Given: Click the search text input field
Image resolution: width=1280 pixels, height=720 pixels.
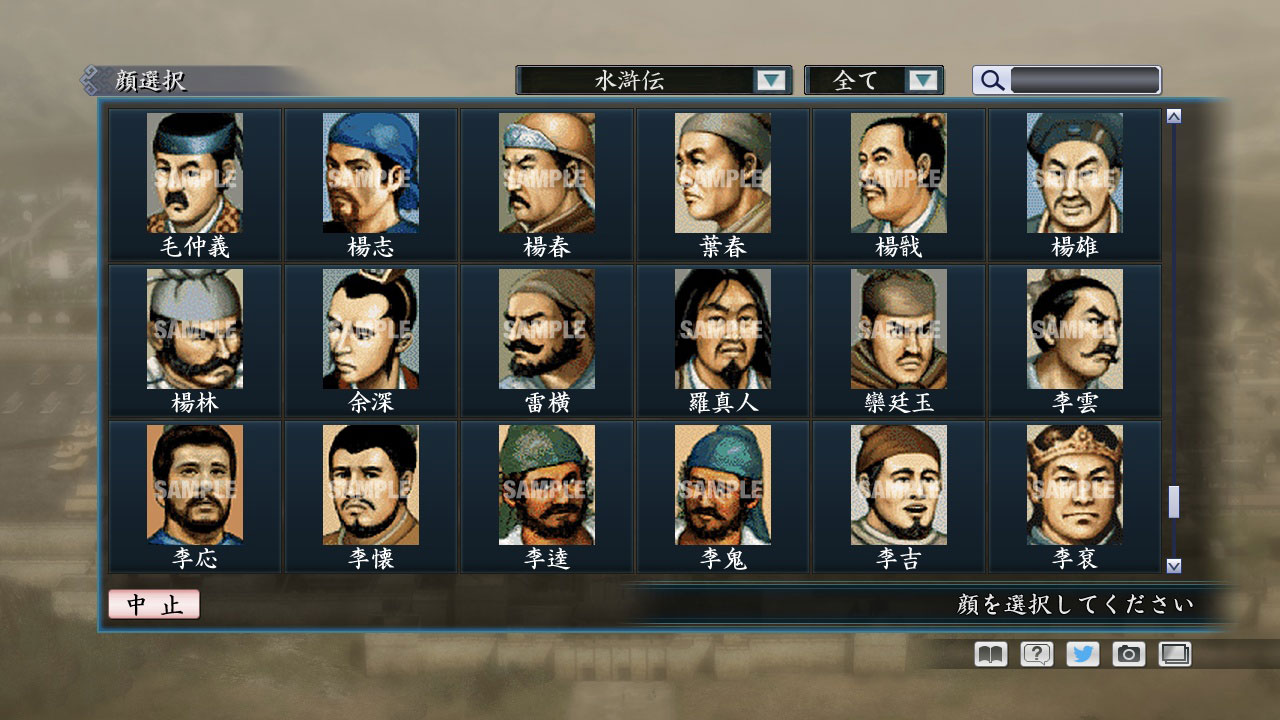Looking at the screenshot, I should pyautogui.click(x=1085, y=80).
